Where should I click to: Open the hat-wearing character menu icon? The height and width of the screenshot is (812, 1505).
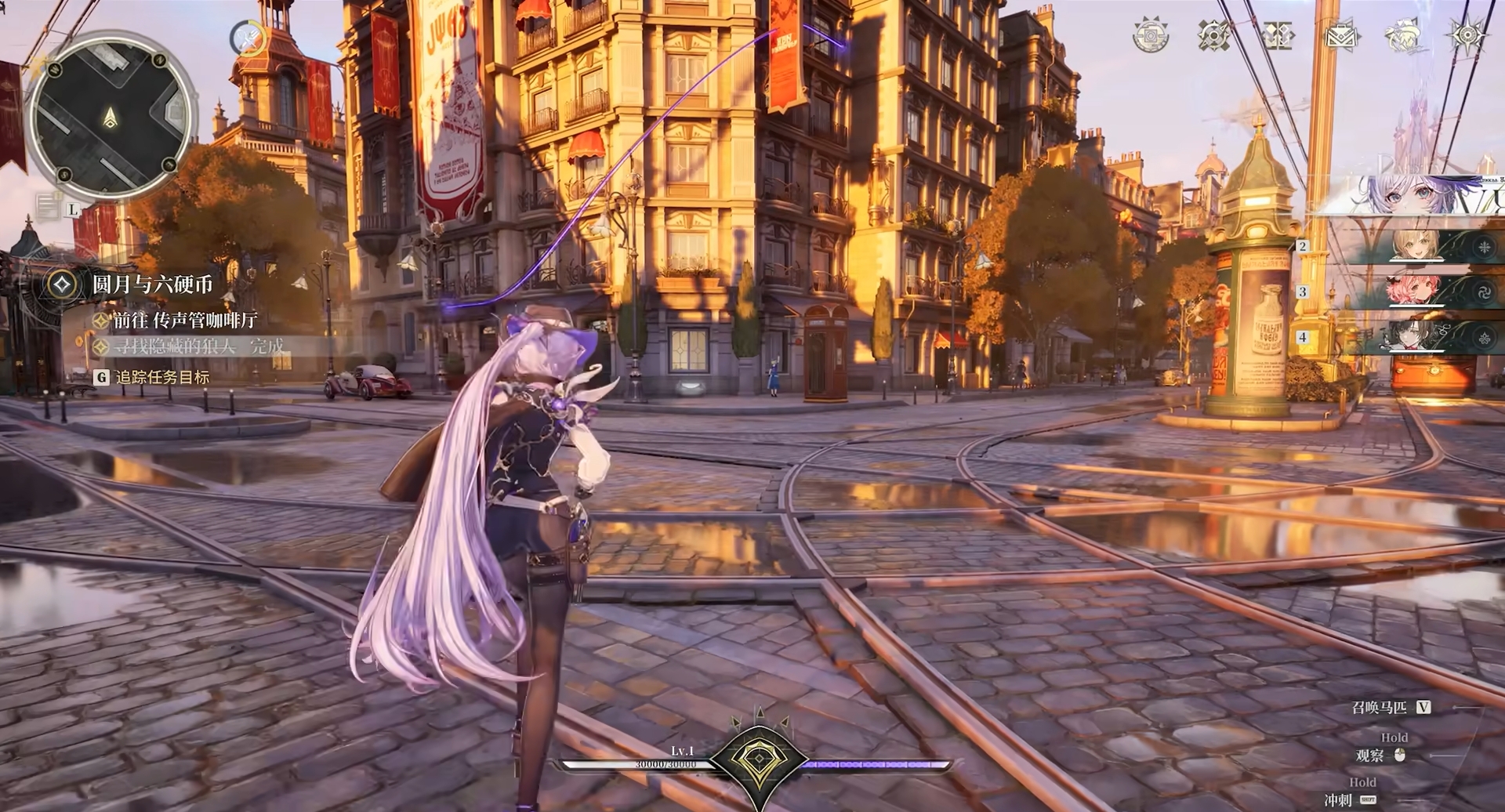pos(1404,35)
